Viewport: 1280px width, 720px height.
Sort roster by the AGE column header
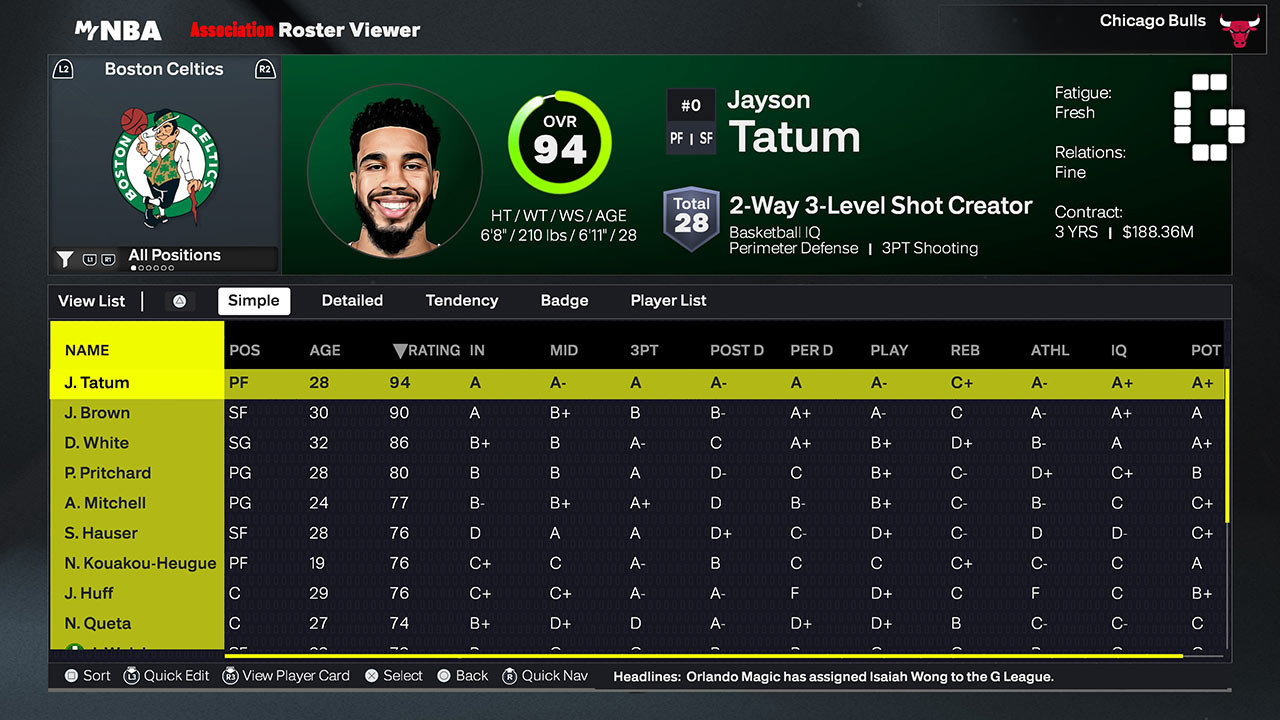(325, 350)
